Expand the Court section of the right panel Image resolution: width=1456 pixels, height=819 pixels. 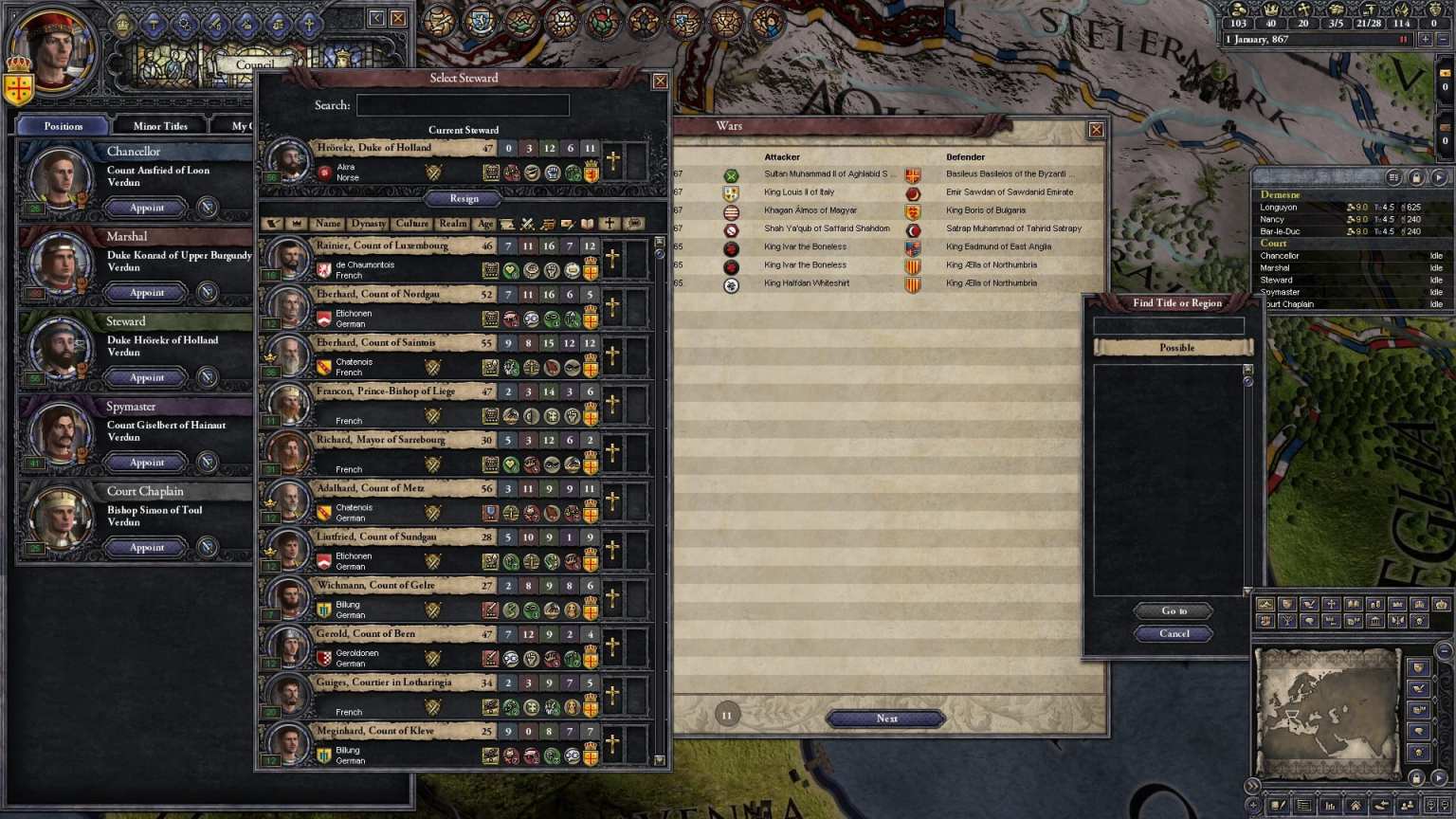(x=1274, y=243)
